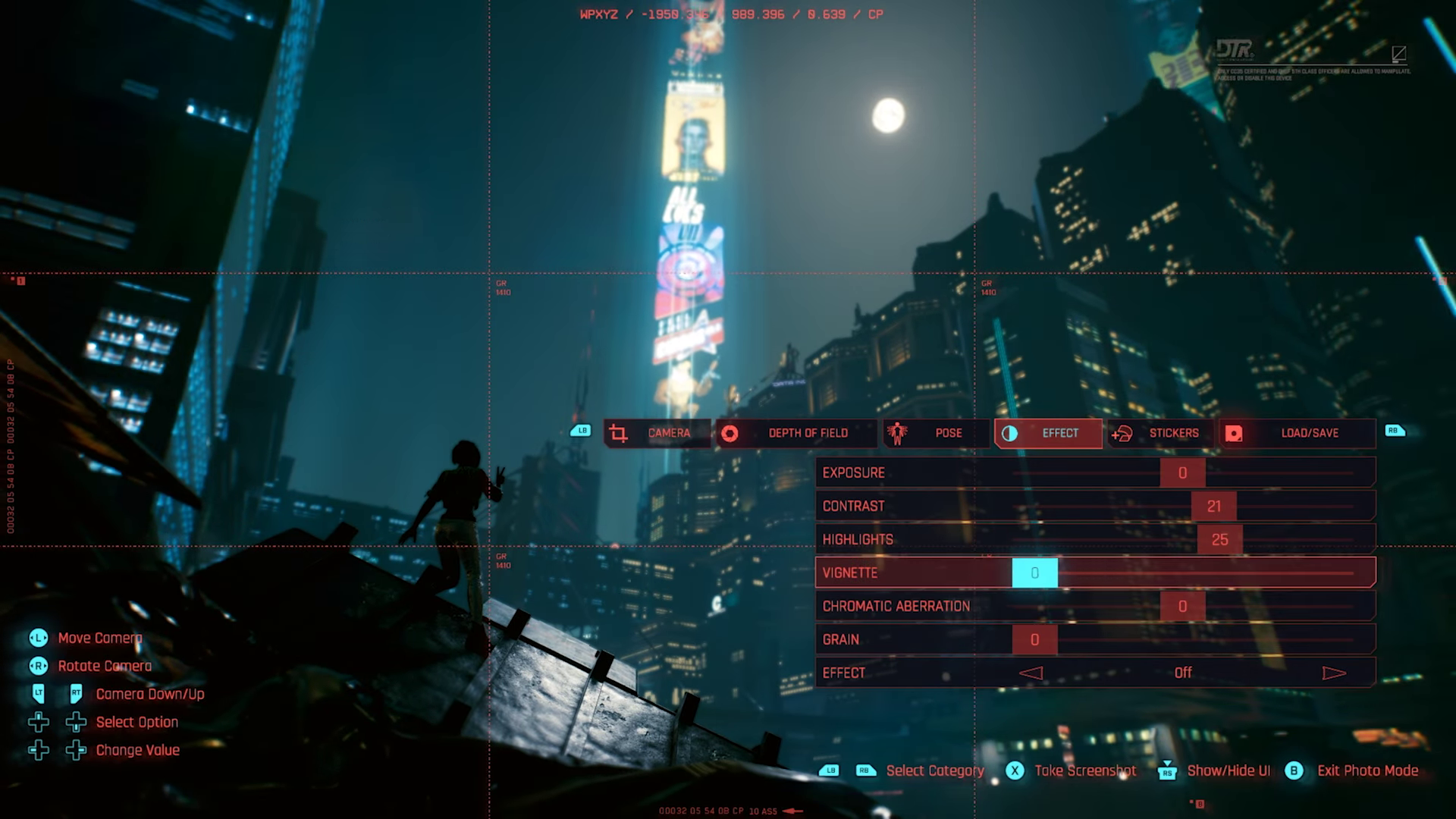The image size is (1456, 819).
Task: Click the Chromatic Aberration slider handle
Action: tap(1182, 607)
